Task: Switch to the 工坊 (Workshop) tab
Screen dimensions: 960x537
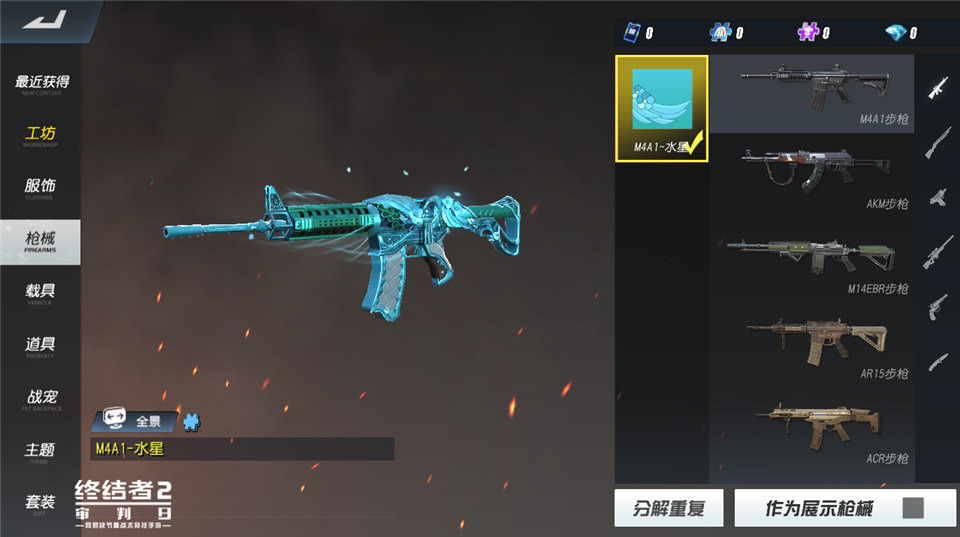Action: [x=41, y=136]
